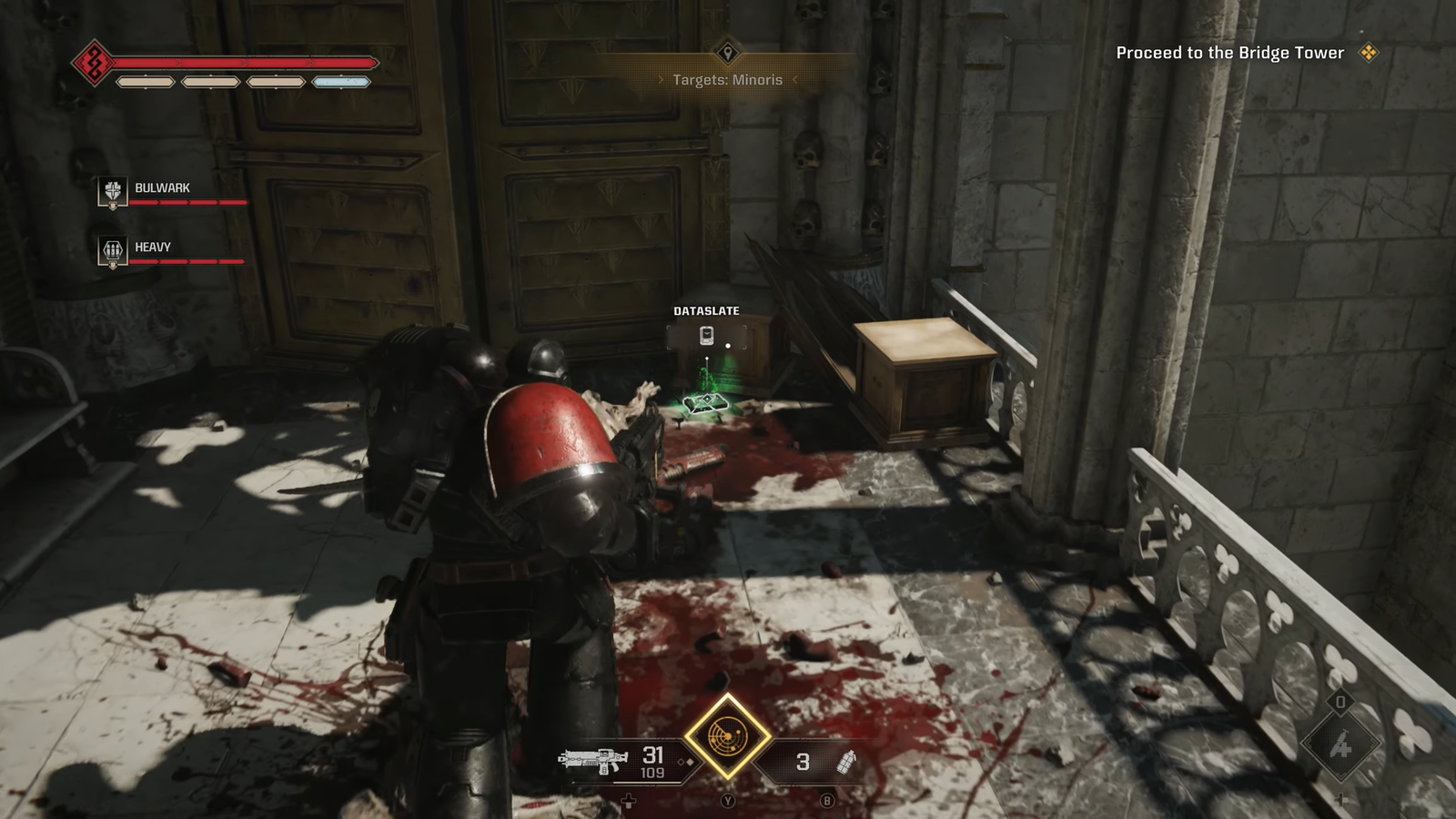Select the faded equipment slot diamond
Image resolution: width=1456 pixels, height=819 pixels.
pyautogui.click(x=1340, y=744)
